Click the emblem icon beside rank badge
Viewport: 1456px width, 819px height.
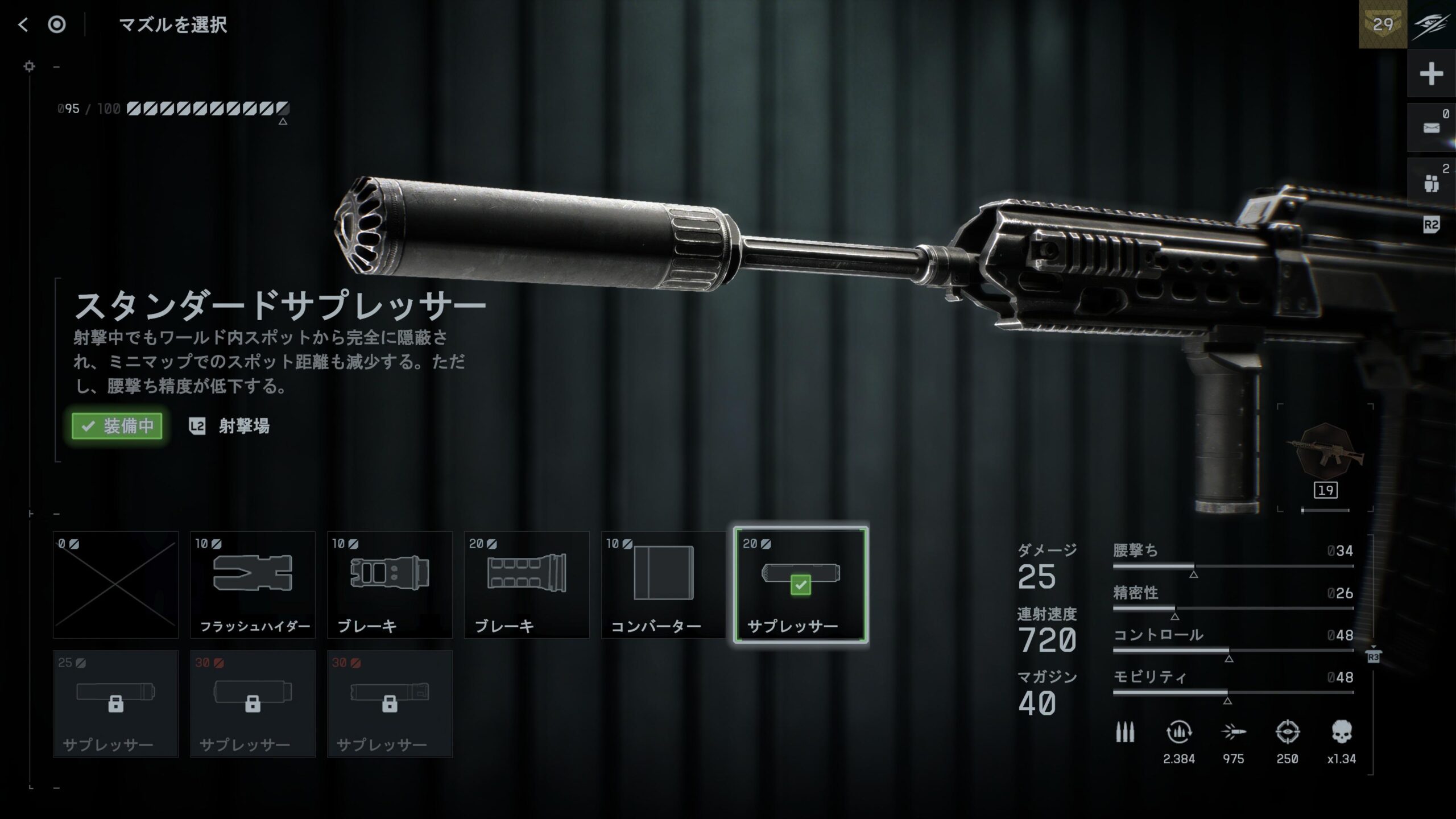pos(1432,24)
